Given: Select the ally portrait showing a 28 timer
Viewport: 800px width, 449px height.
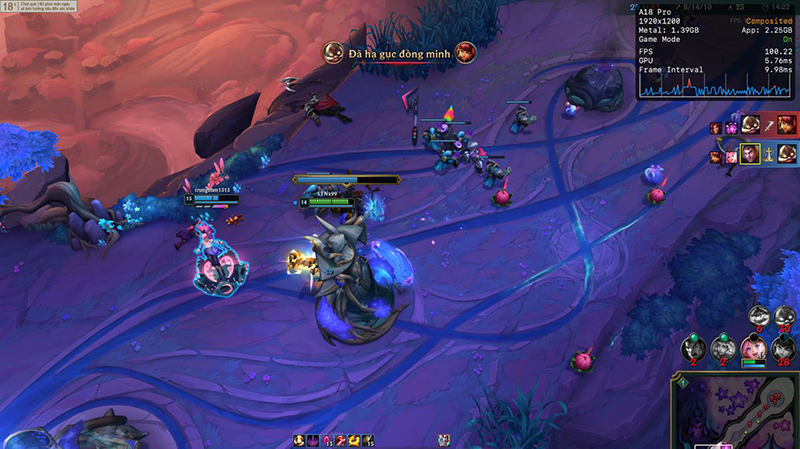Looking at the screenshot, I should 783,348.
